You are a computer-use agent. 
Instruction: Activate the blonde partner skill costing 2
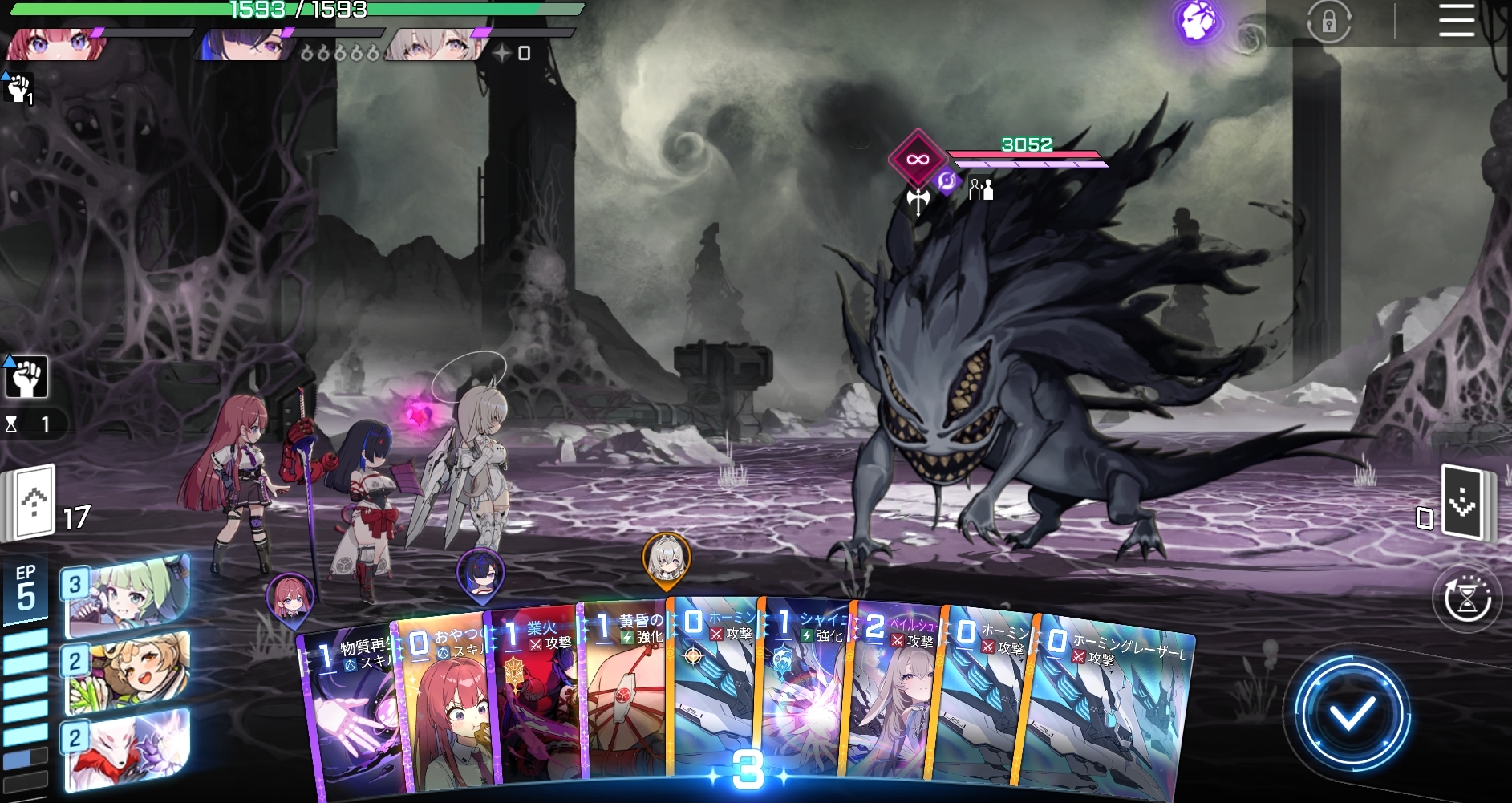128,671
